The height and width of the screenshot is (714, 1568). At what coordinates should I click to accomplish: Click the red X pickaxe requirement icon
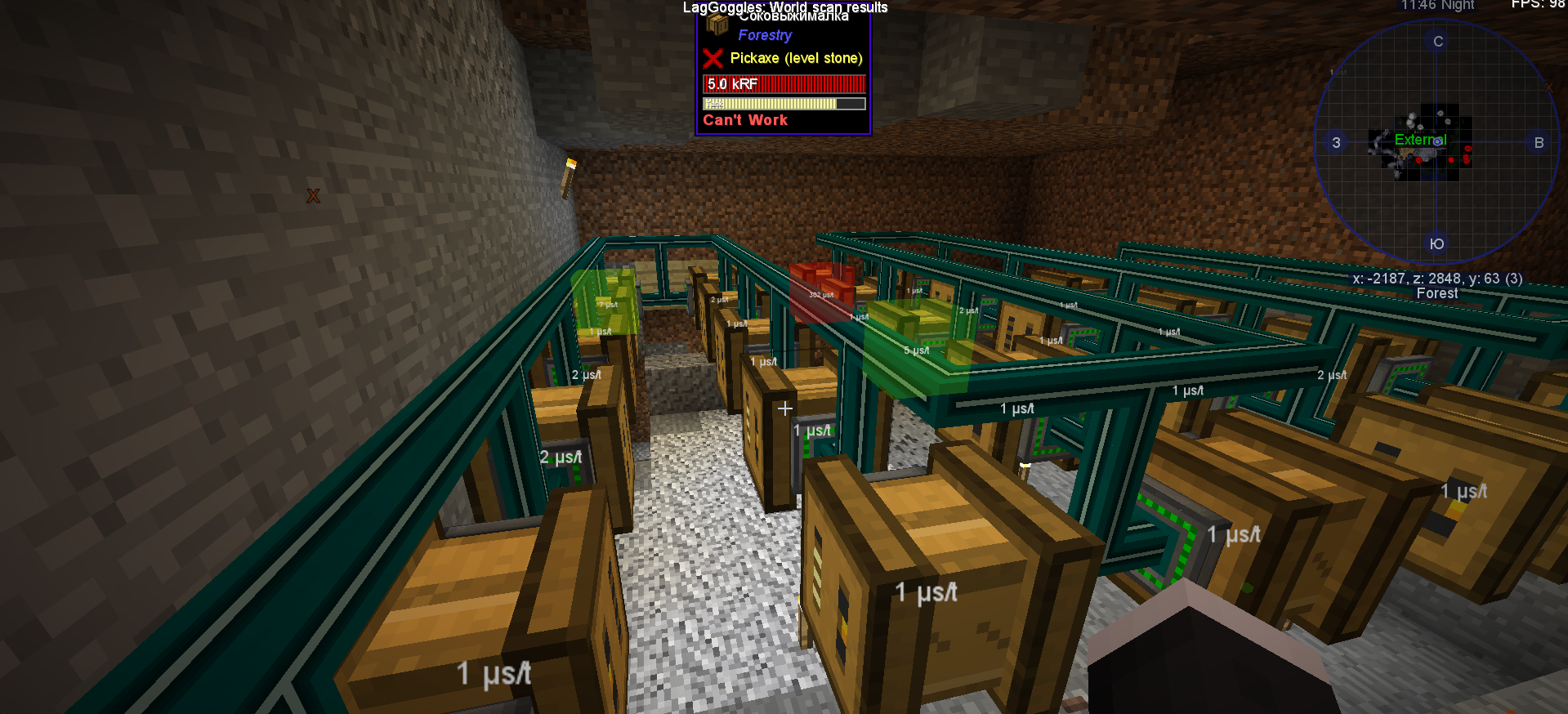pyautogui.click(x=713, y=58)
